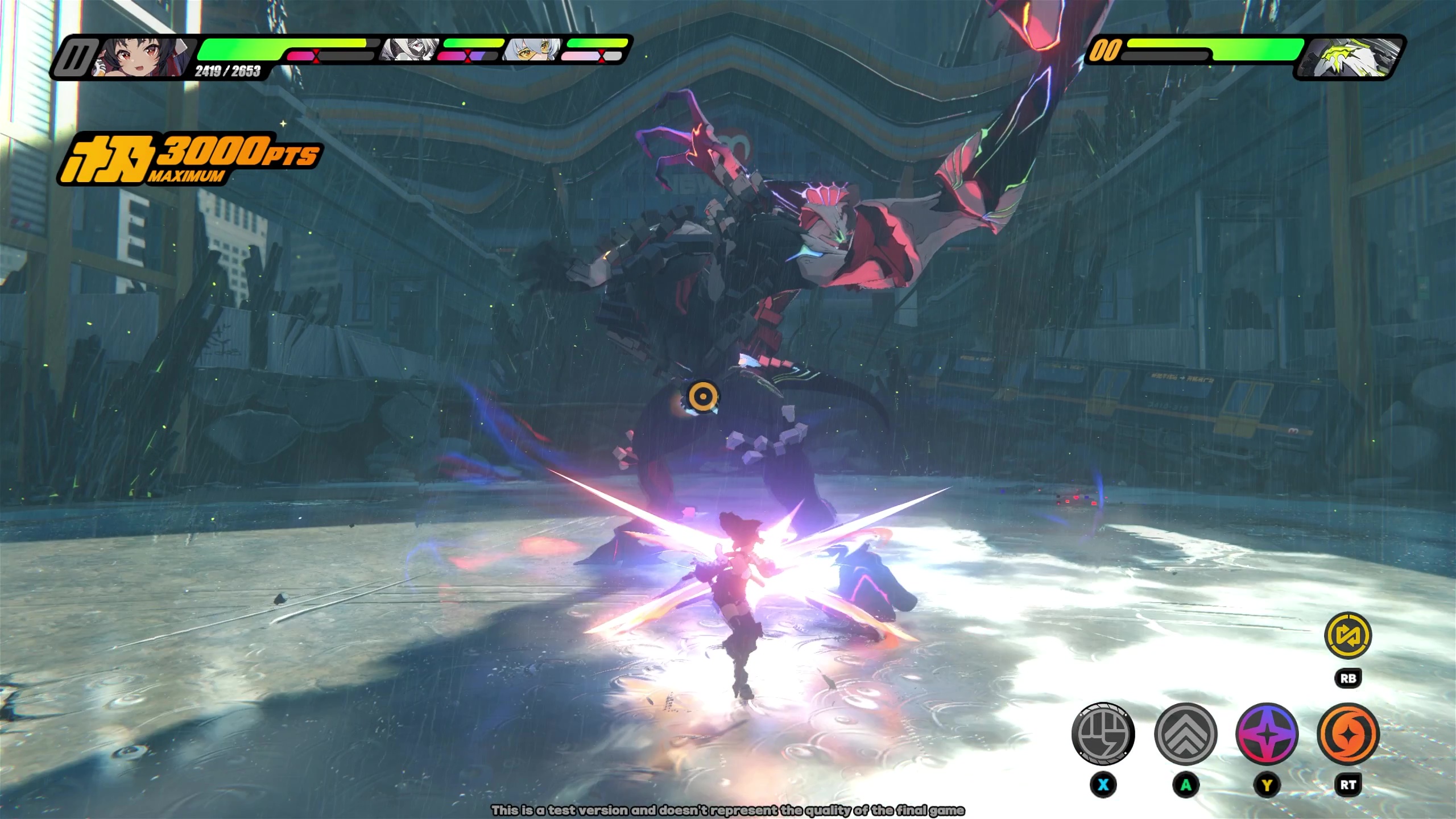Switch to the yellow-eyed silver-haired teammate portrait
Image resolution: width=1456 pixels, height=819 pixels.
click(532, 50)
